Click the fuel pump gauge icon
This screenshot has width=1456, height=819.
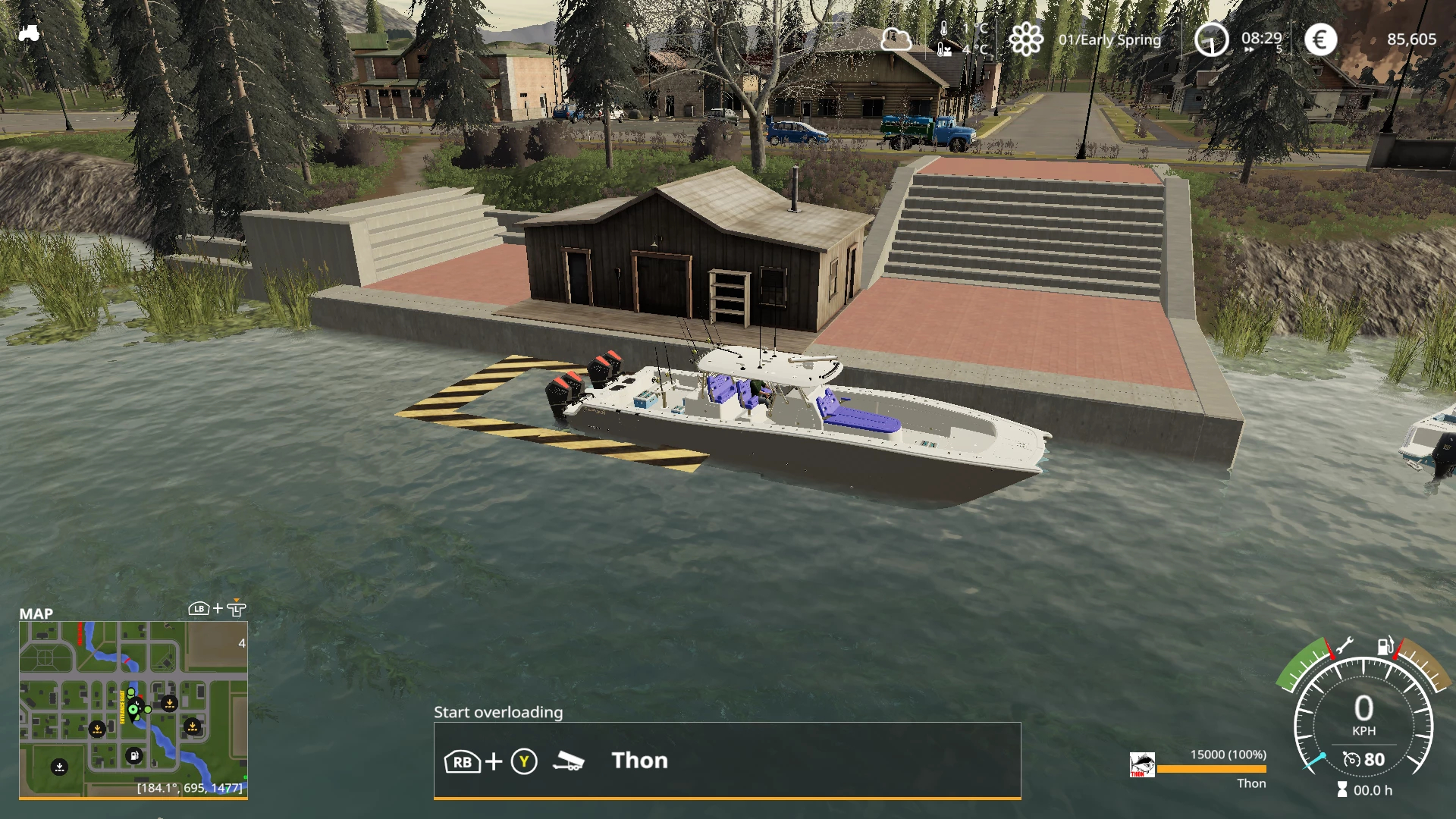[1385, 646]
